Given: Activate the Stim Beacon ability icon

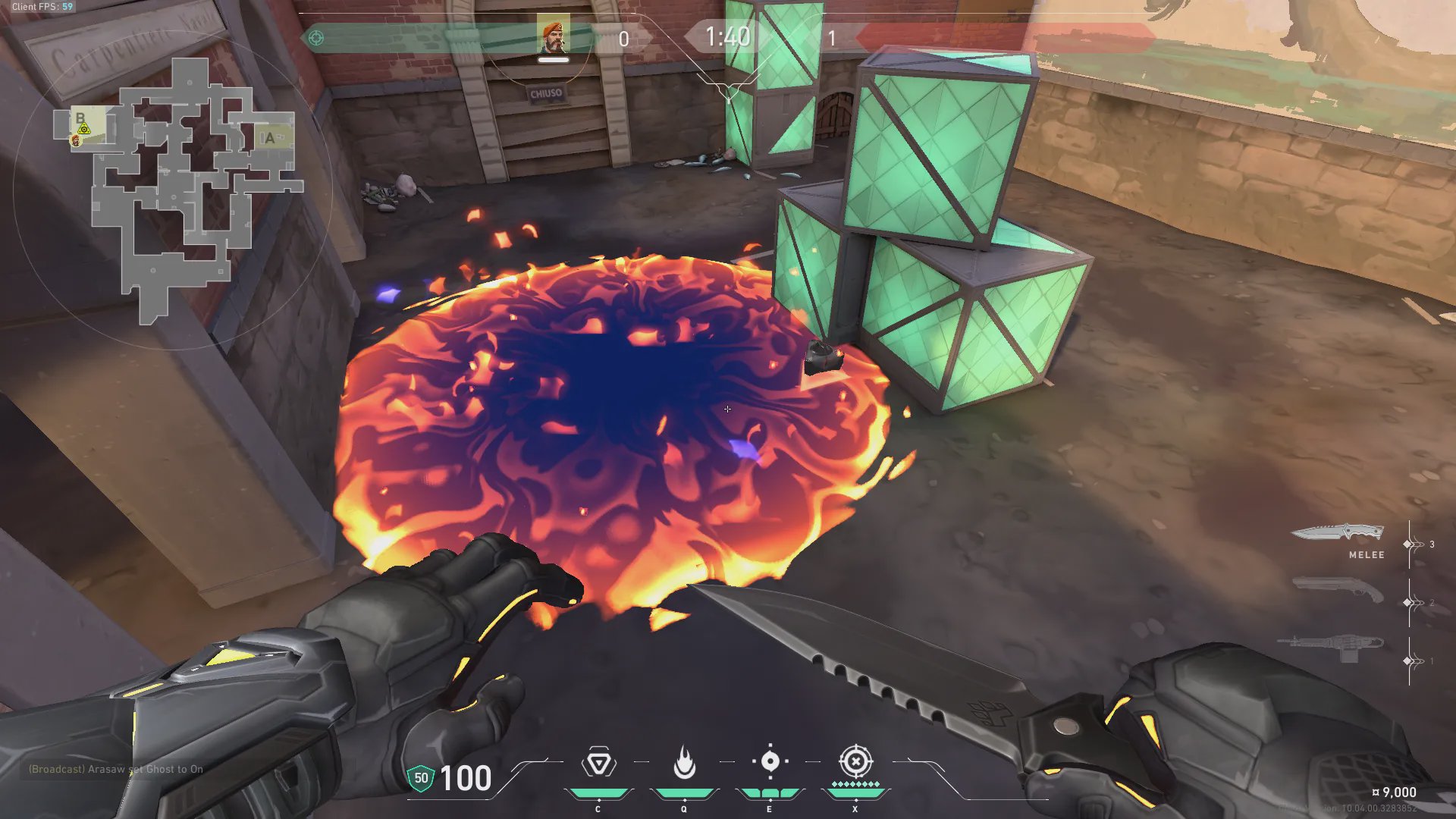Looking at the screenshot, I should click(x=598, y=763).
